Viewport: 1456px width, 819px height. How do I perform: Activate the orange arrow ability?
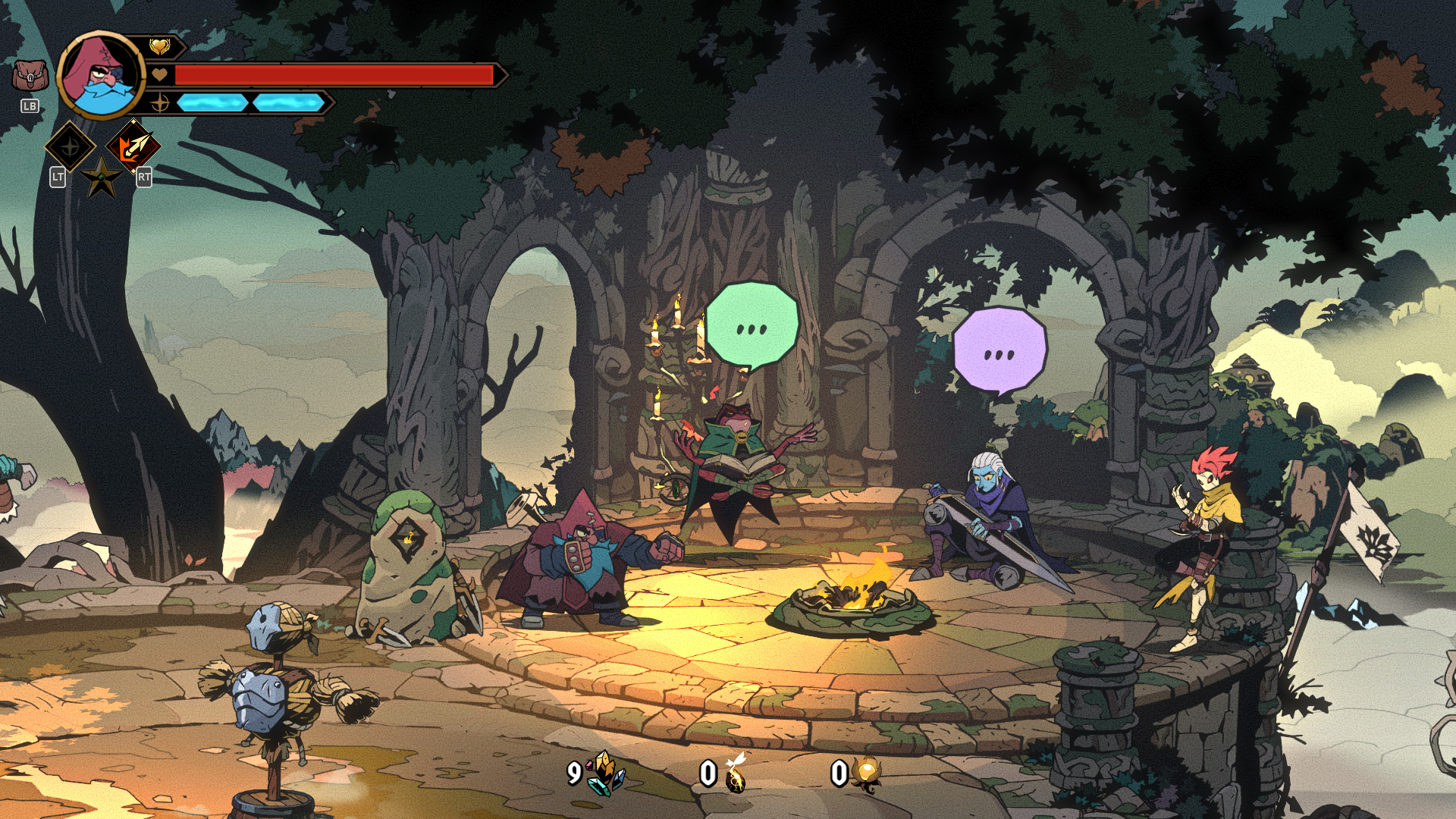click(x=133, y=146)
